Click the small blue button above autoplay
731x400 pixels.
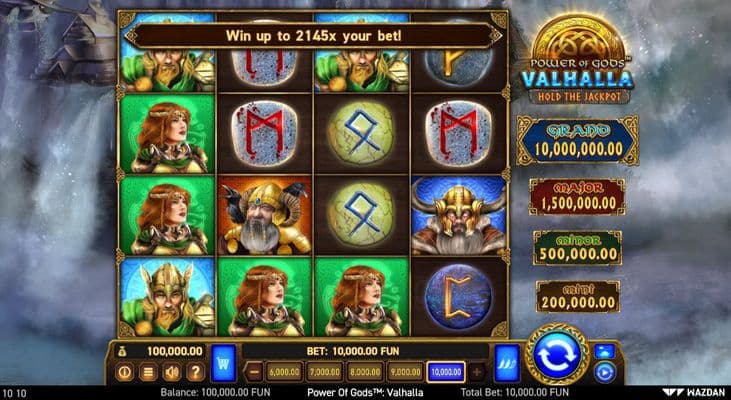point(602,351)
